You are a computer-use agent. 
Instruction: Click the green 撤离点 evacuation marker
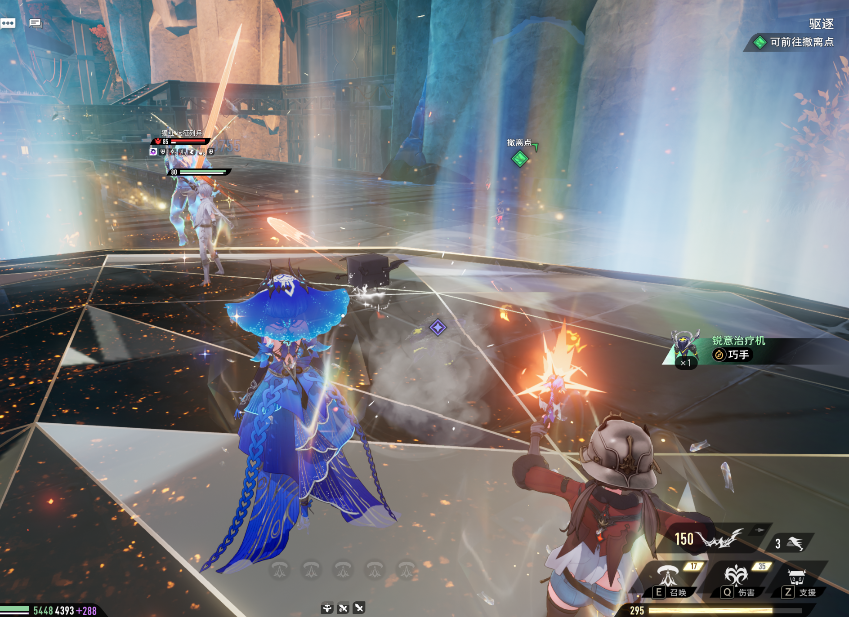pyautogui.click(x=519, y=158)
